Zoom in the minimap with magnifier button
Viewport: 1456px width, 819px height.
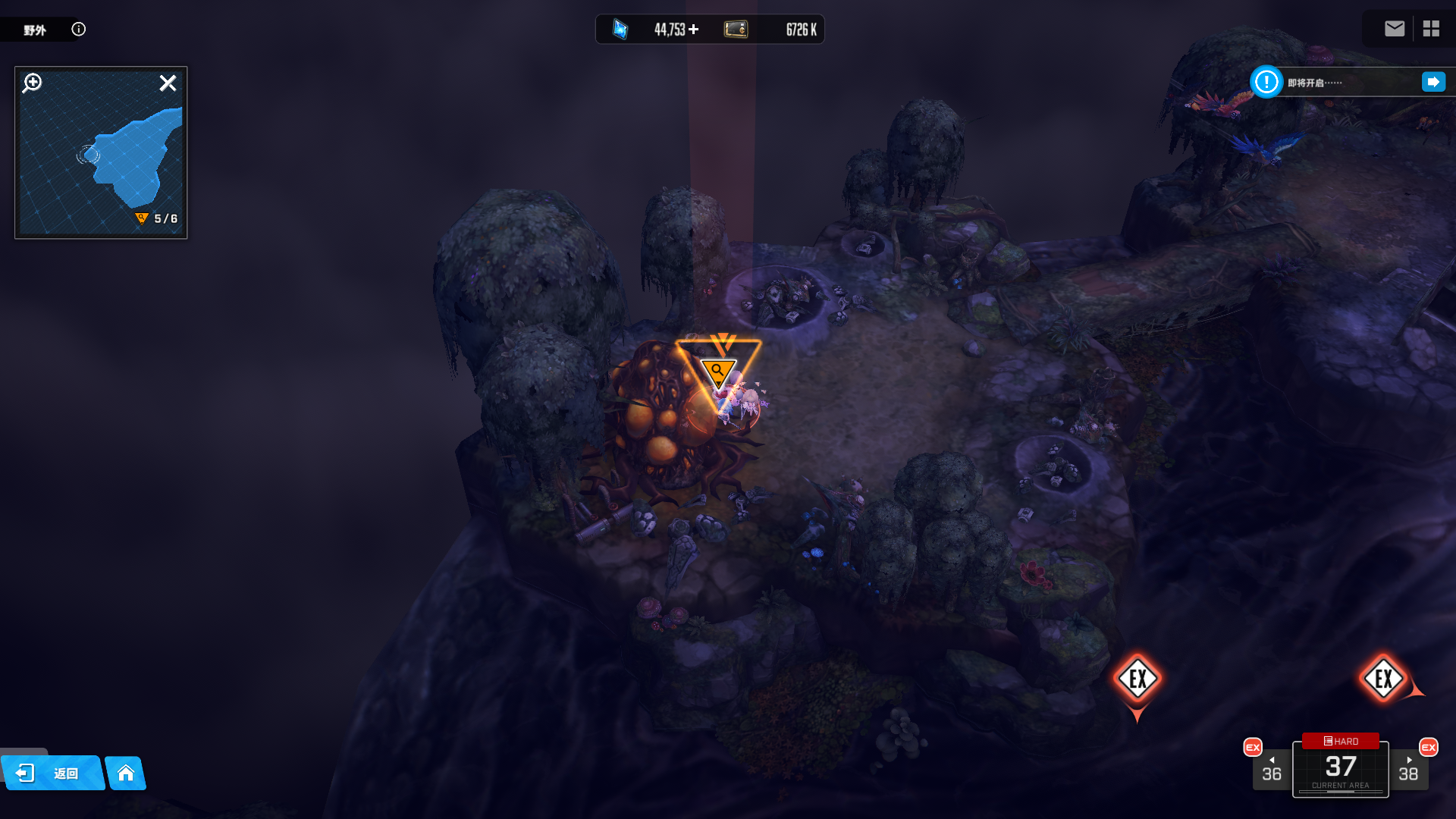pos(33,83)
